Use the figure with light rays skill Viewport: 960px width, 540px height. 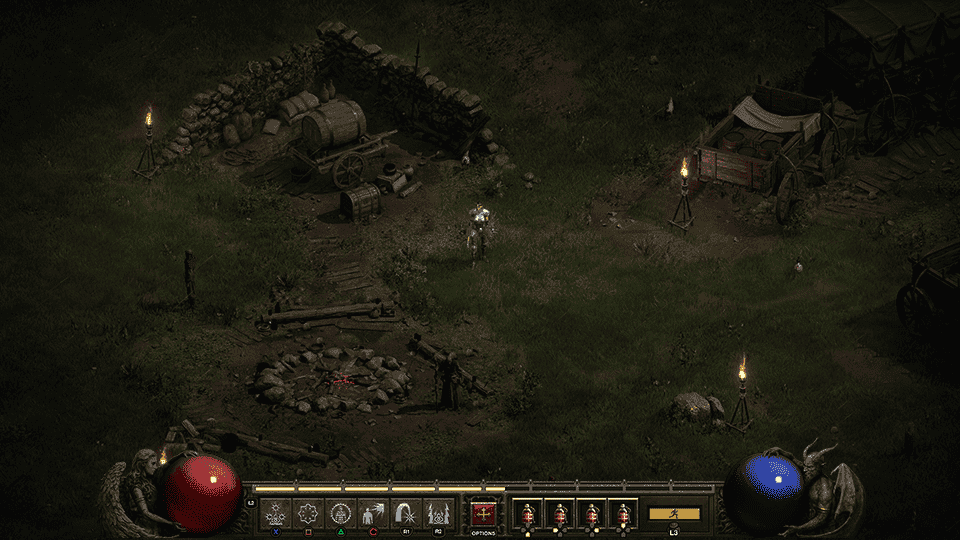[373, 514]
